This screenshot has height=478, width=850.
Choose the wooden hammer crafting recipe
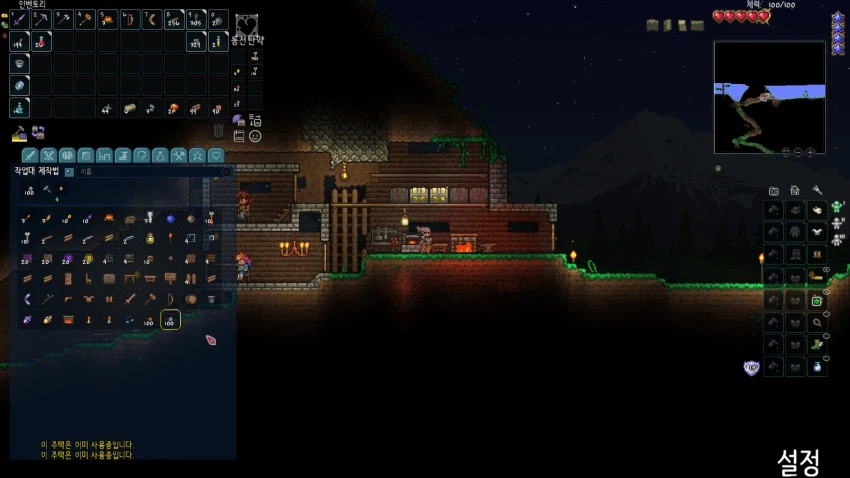pyautogui.click(x=150, y=298)
